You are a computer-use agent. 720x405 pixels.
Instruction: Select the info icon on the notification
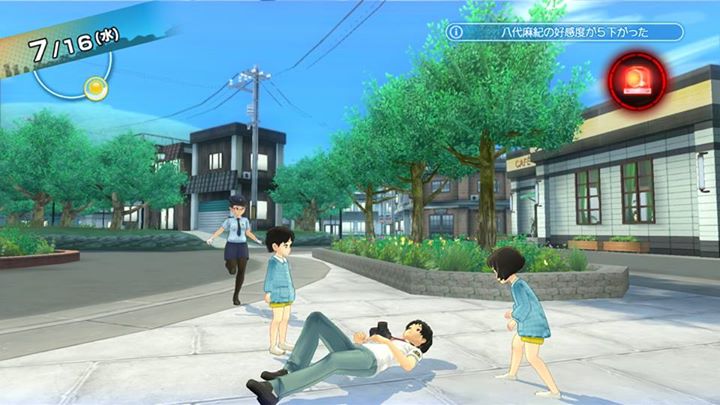point(457,32)
